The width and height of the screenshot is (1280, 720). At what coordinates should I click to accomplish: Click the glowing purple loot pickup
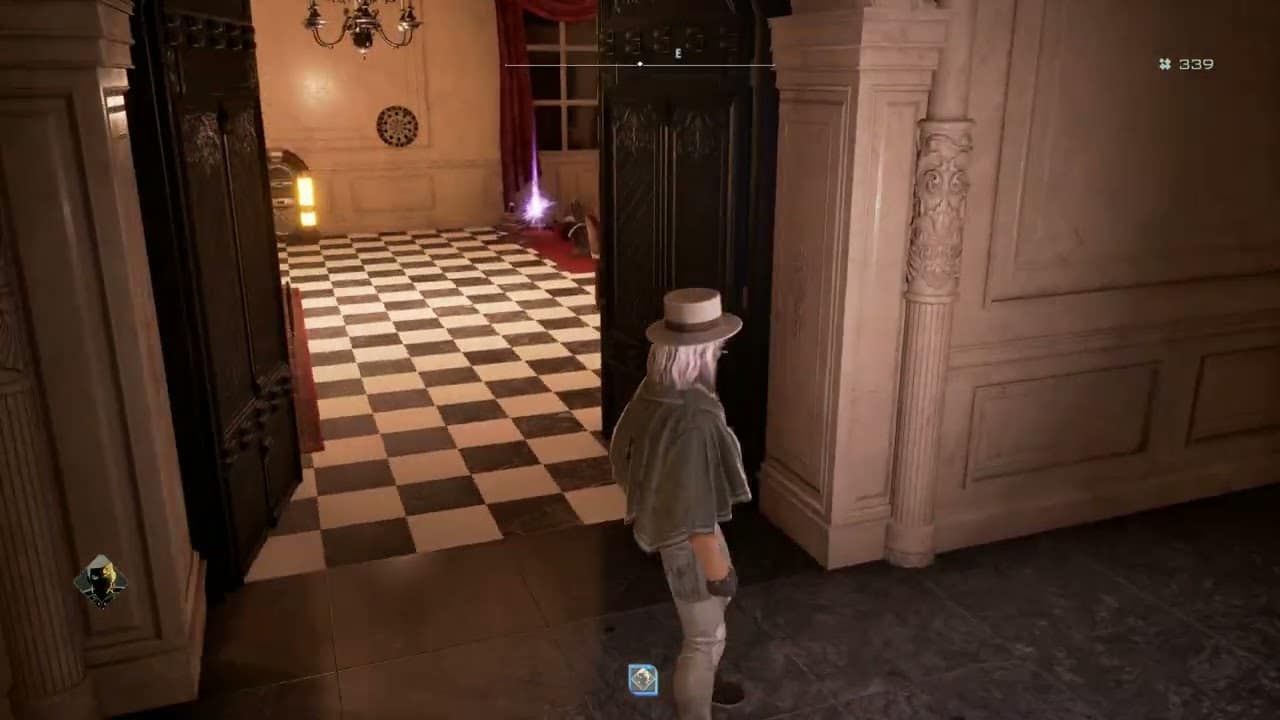pyautogui.click(x=535, y=207)
